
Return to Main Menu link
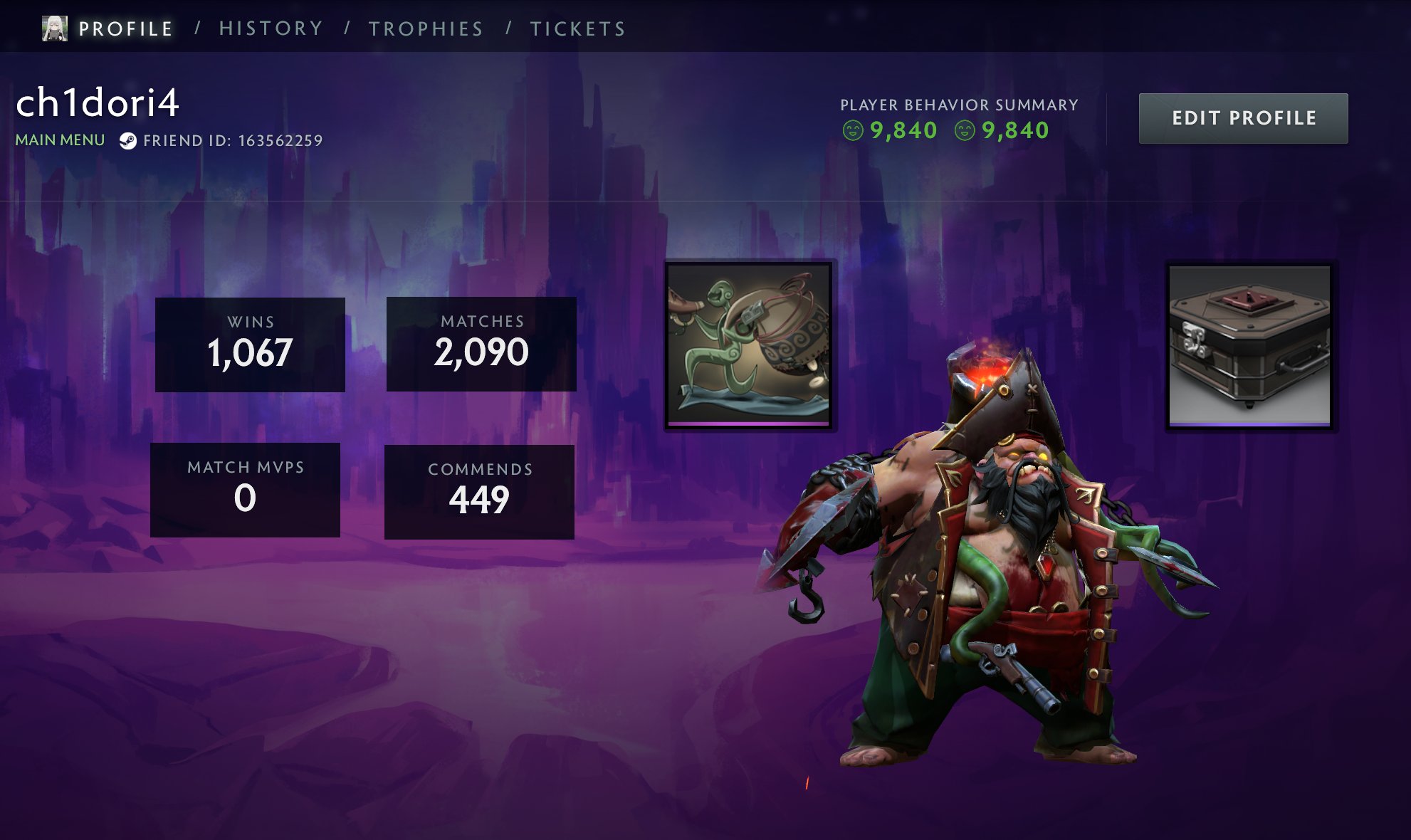(x=60, y=140)
